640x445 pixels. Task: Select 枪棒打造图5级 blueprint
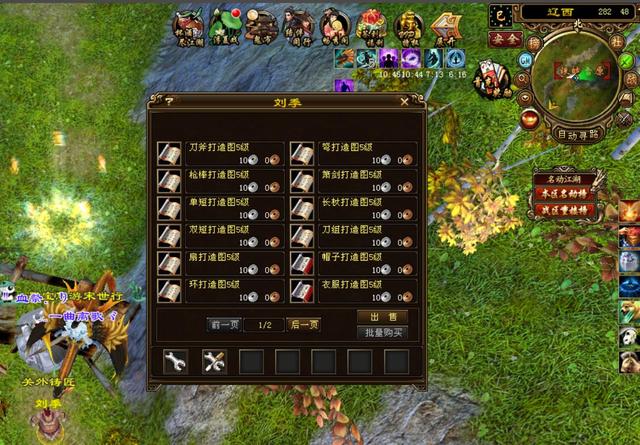[169, 181]
